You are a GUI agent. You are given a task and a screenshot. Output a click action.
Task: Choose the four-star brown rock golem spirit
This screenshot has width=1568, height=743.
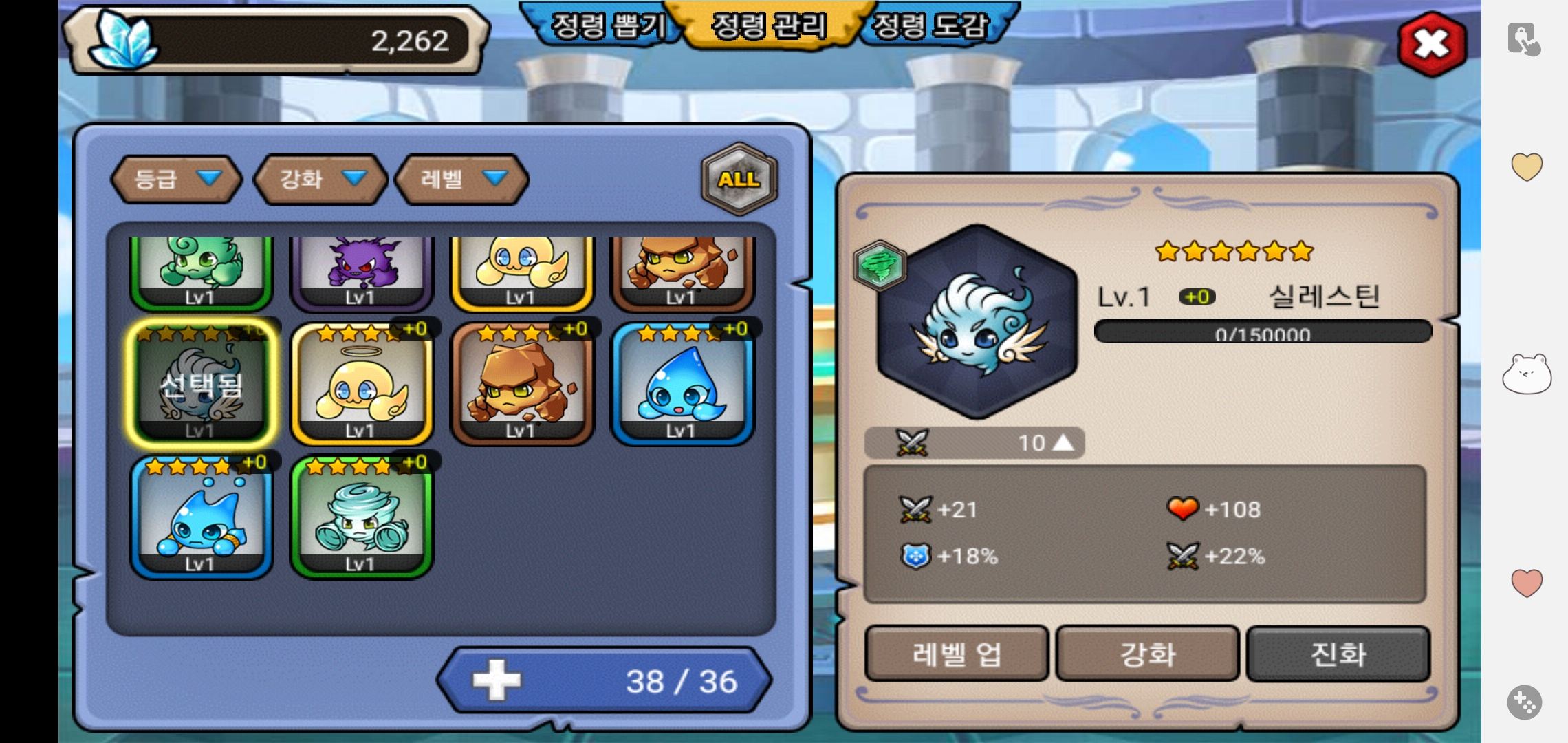(x=522, y=384)
